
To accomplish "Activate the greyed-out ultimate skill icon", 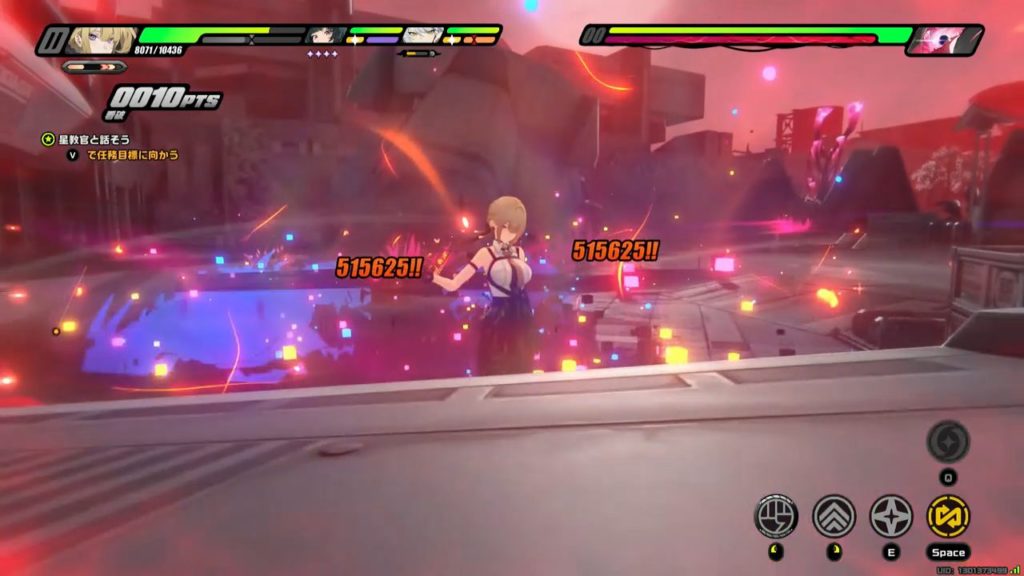I will point(947,441).
